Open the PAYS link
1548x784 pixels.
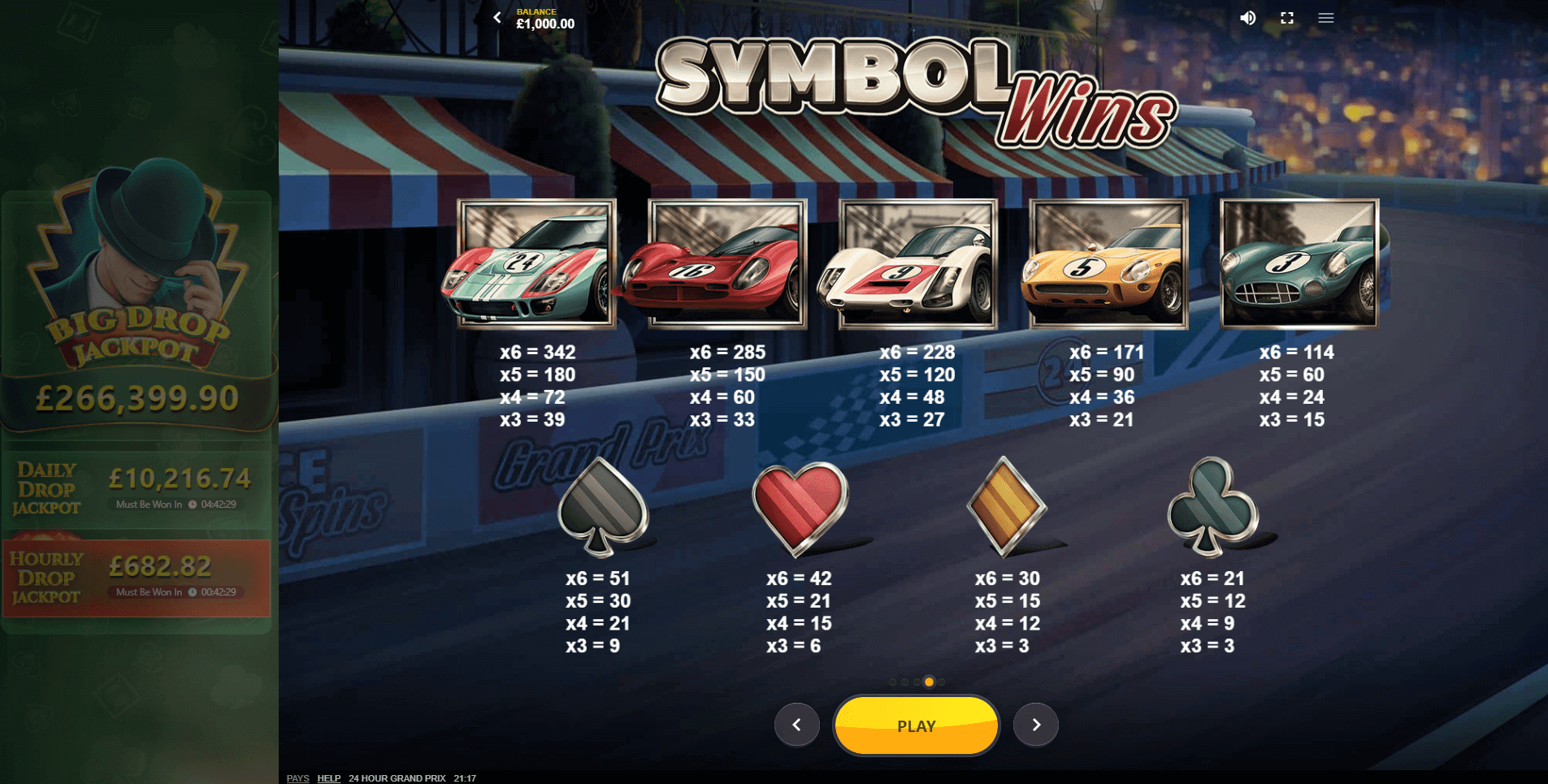point(297,778)
